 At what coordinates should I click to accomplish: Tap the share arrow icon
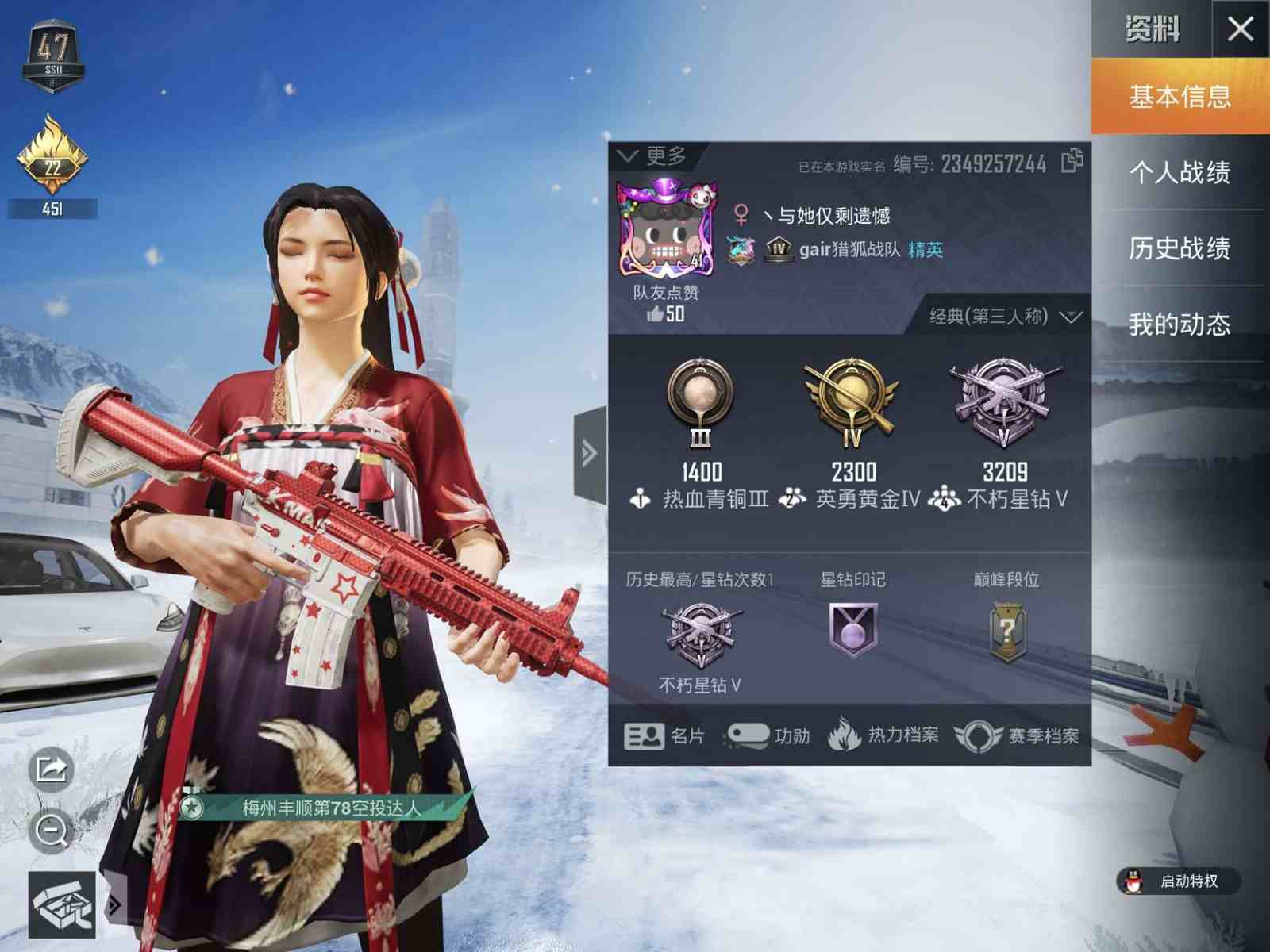(52, 769)
